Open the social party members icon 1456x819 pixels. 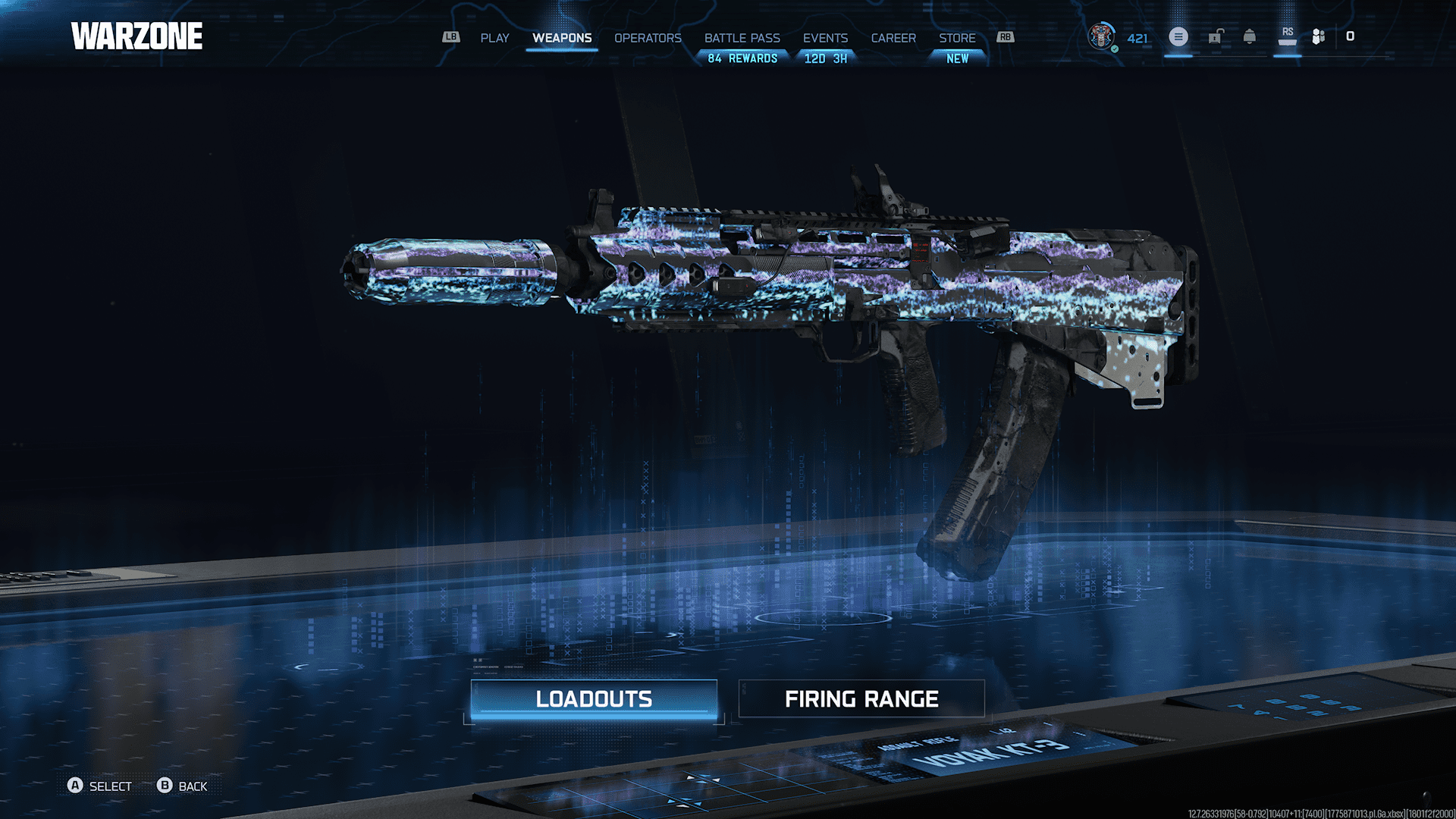coord(1319,36)
